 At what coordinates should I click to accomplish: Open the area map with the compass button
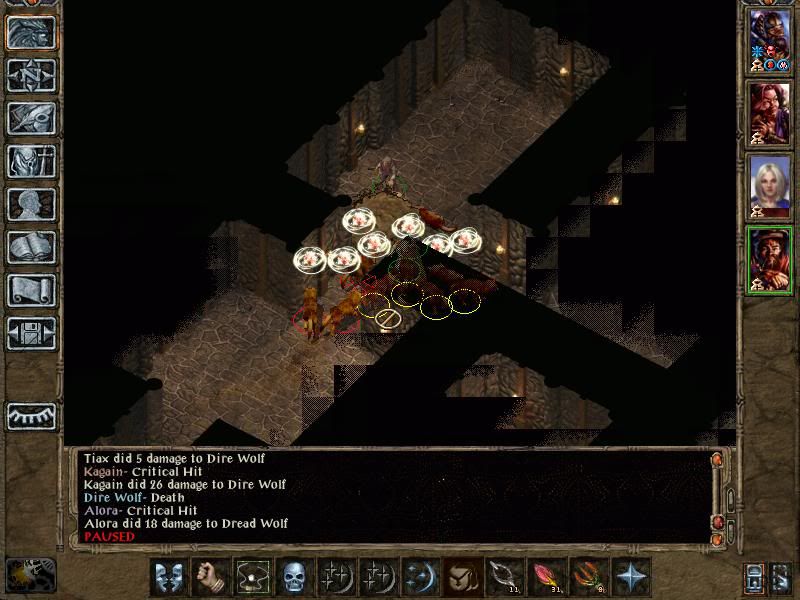point(31,75)
